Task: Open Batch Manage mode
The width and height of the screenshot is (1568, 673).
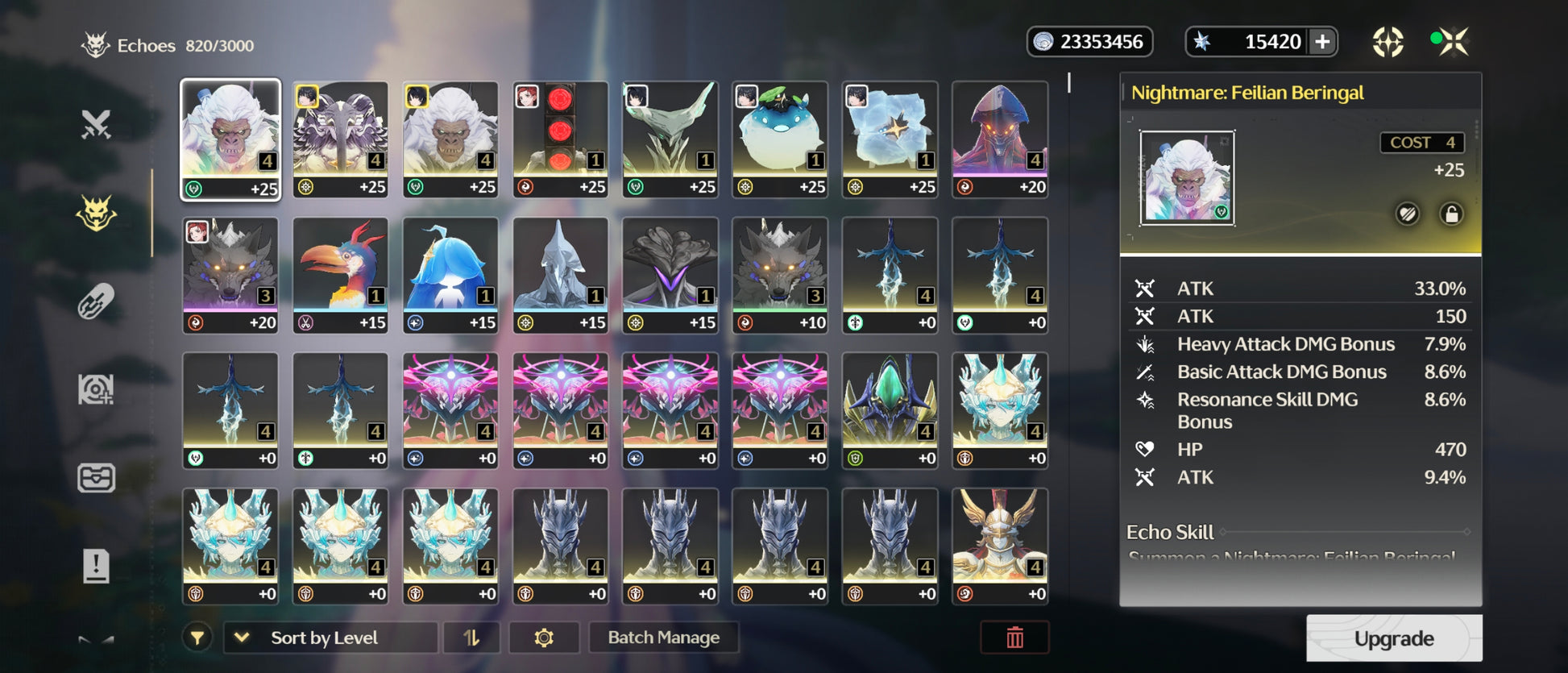Action: coord(663,638)
